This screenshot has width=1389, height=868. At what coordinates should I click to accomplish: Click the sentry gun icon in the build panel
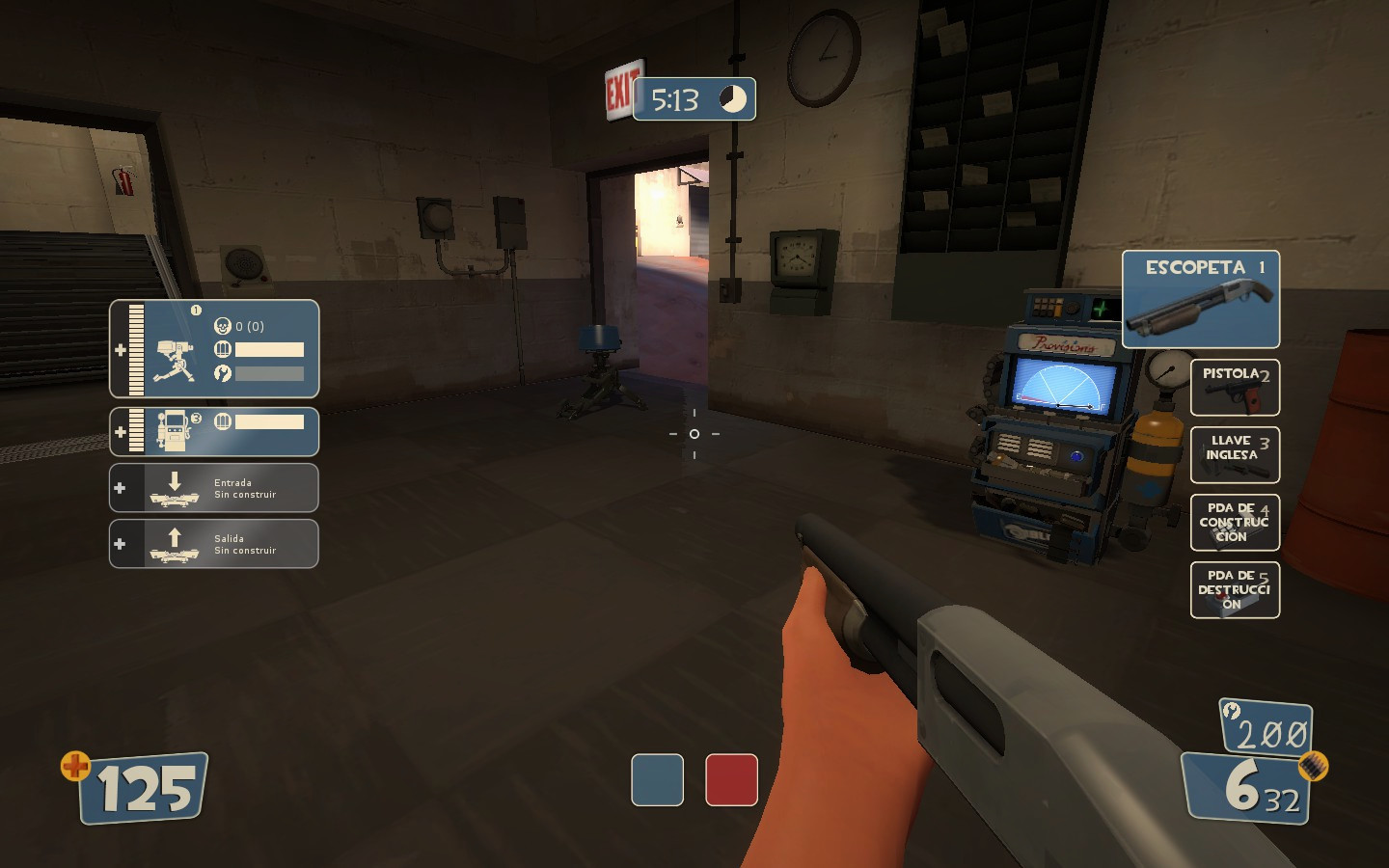(174, 349)
